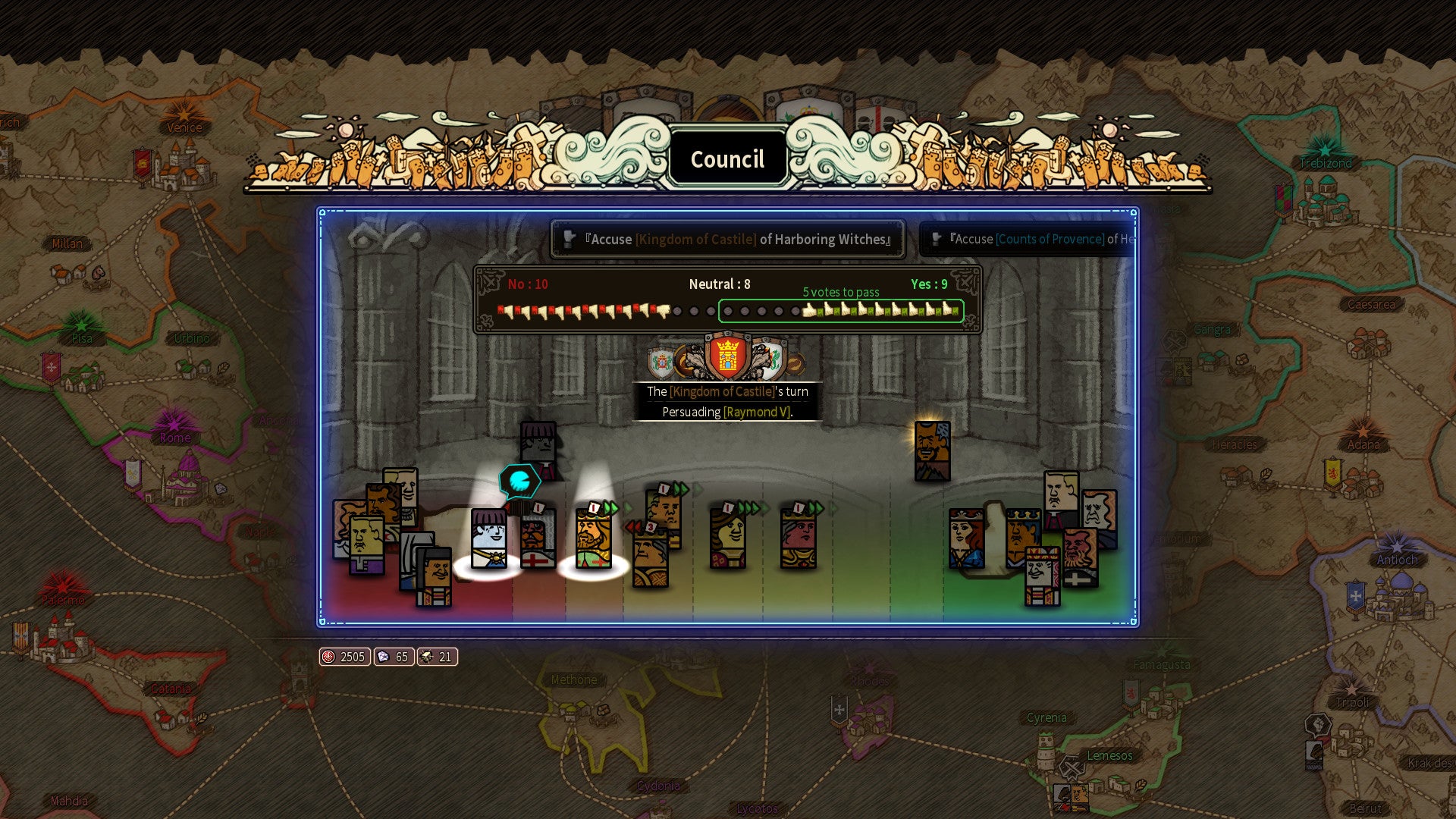
Task: Open the gold coin resource counter
Action: coord(344,657)
